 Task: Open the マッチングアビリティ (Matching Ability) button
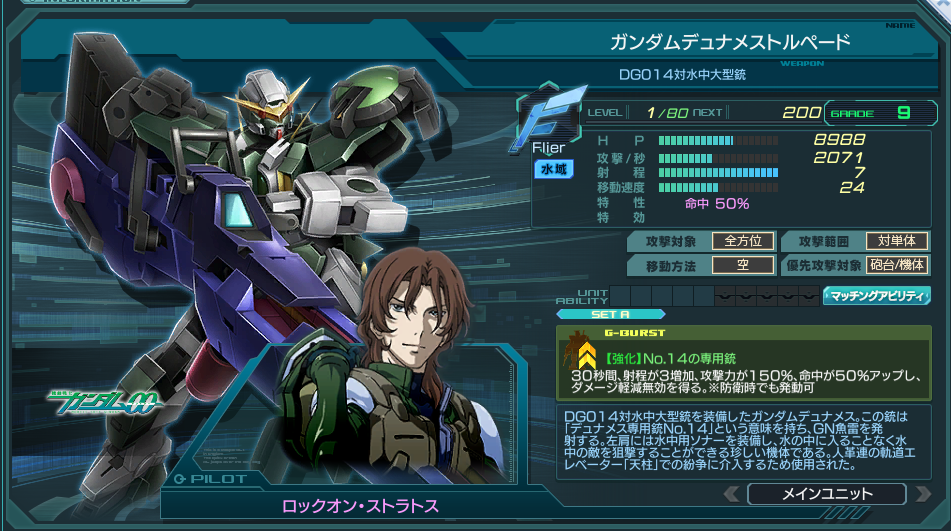pos(876,296)
